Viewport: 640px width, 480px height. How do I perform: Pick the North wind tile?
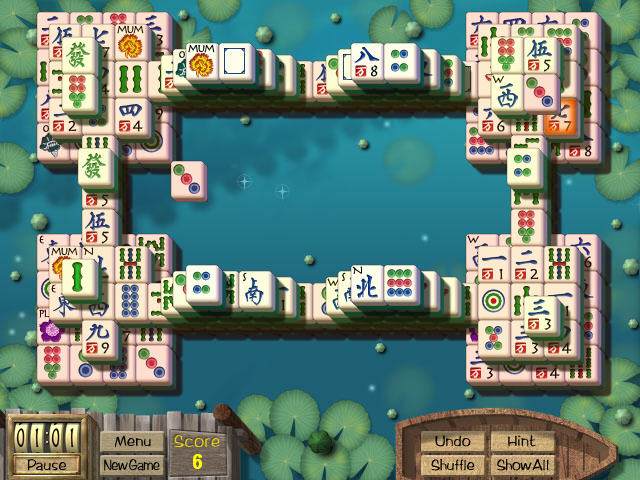click(x=366, y=286)
